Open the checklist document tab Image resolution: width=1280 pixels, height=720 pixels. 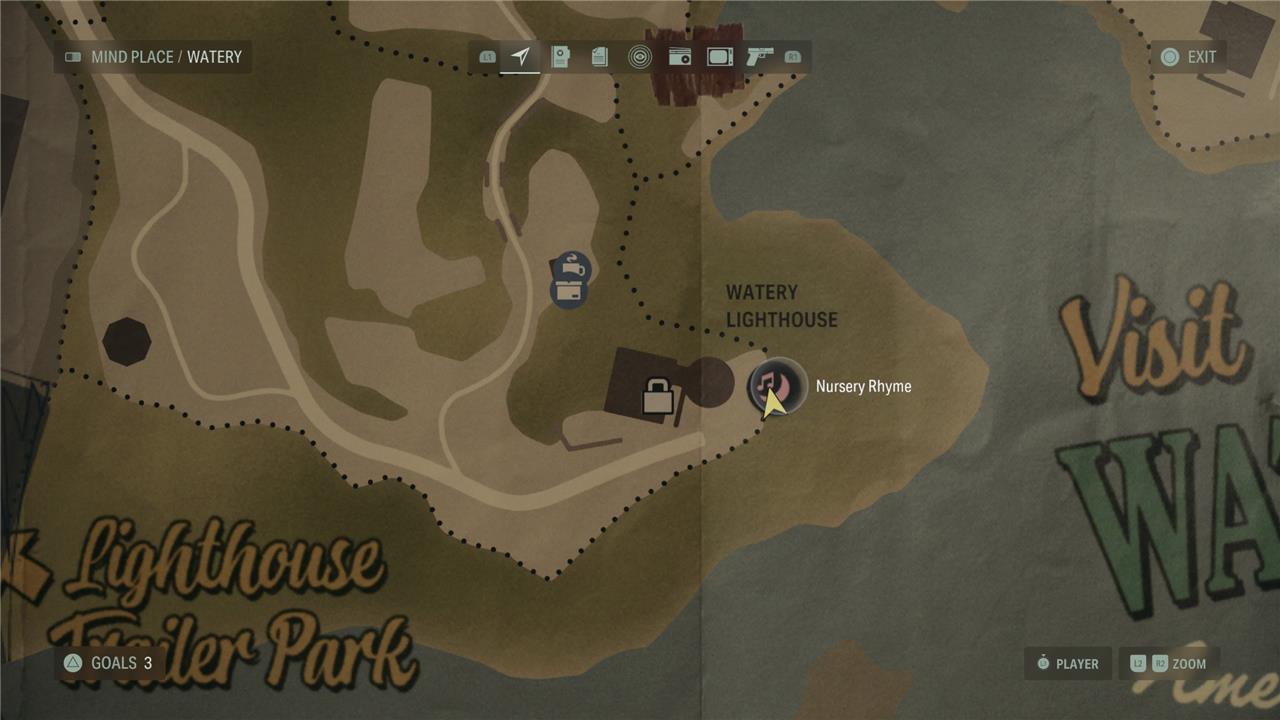[600, 57]
